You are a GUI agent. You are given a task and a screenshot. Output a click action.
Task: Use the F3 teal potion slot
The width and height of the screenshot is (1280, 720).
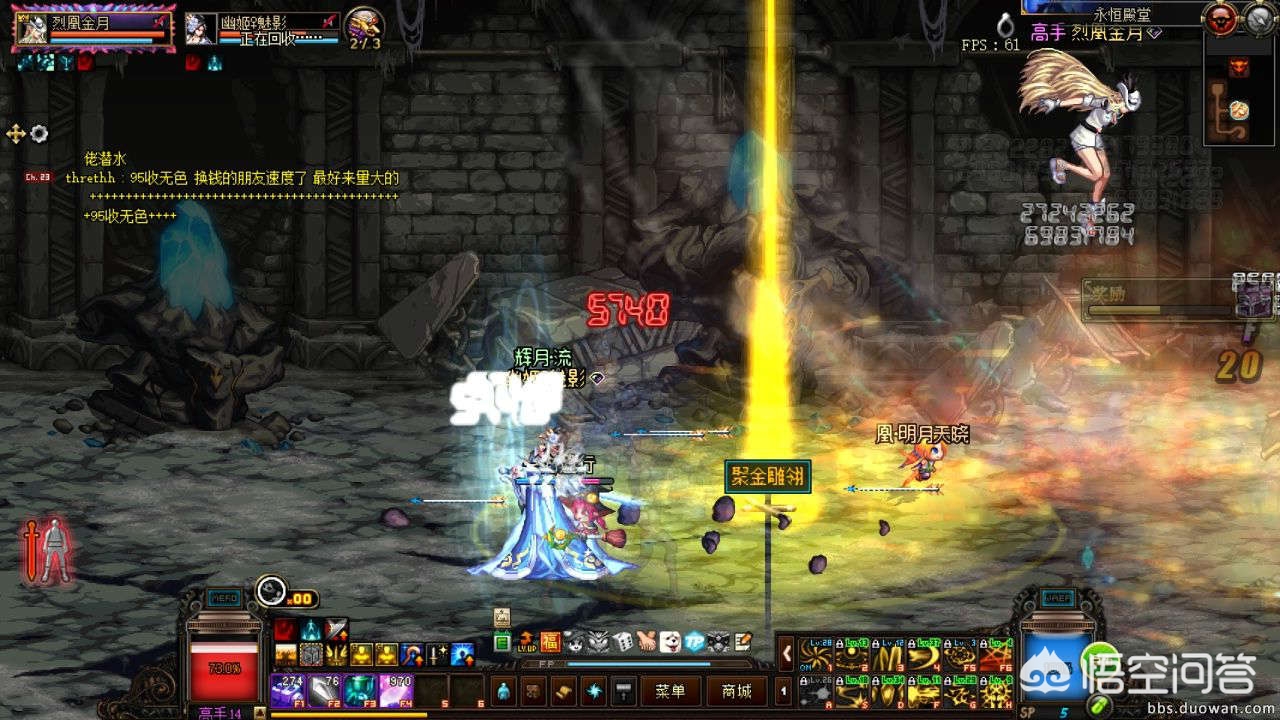(360, 690)
